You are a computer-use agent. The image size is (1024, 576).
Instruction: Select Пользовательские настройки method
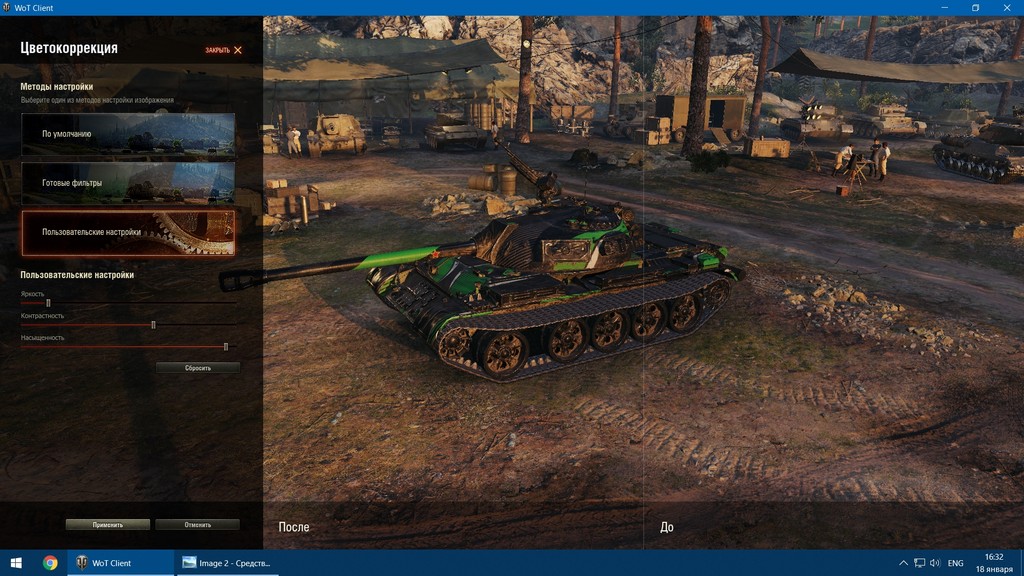click(128, 232)
